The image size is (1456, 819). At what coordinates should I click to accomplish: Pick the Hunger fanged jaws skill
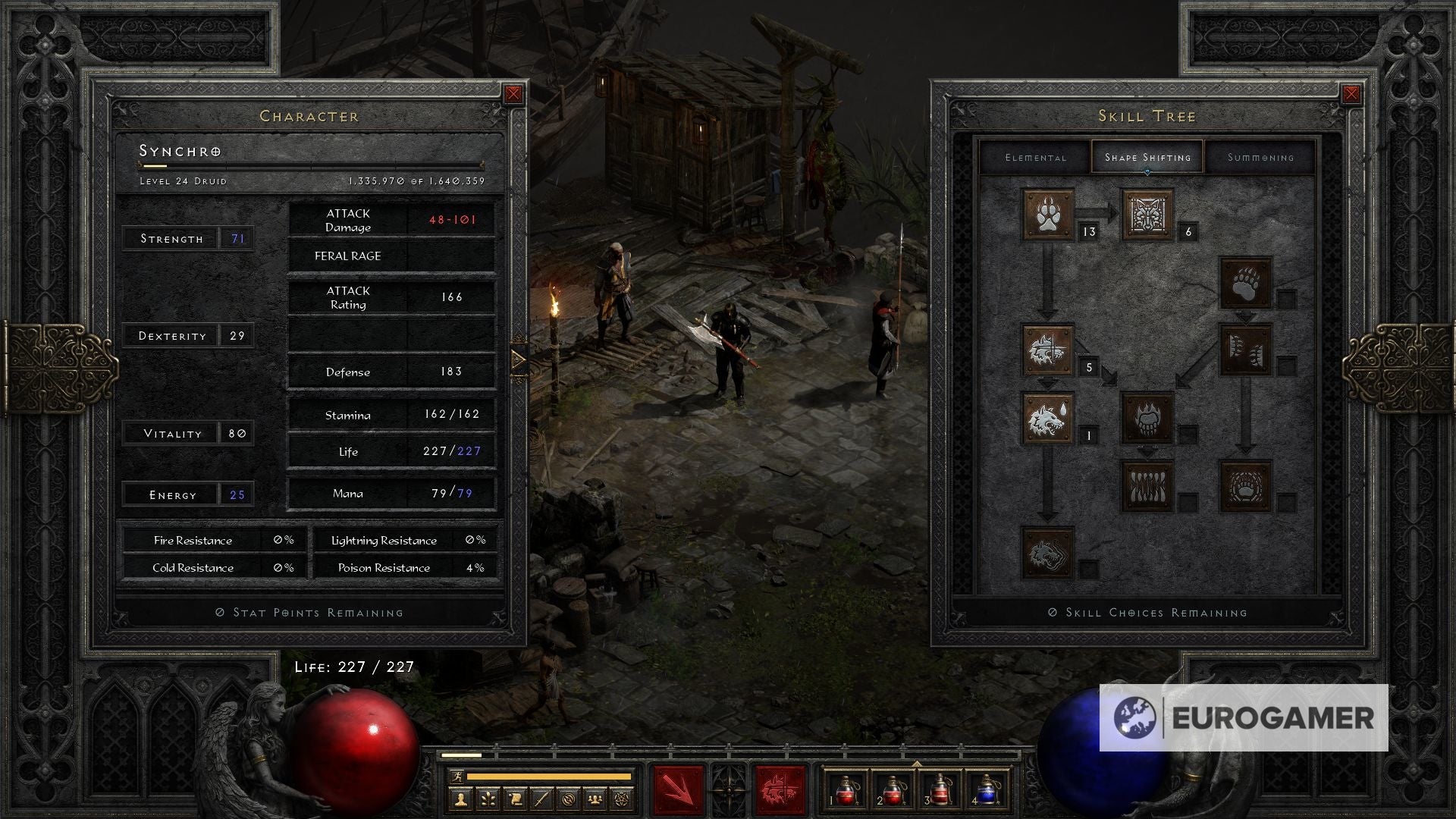(1147, 486)
